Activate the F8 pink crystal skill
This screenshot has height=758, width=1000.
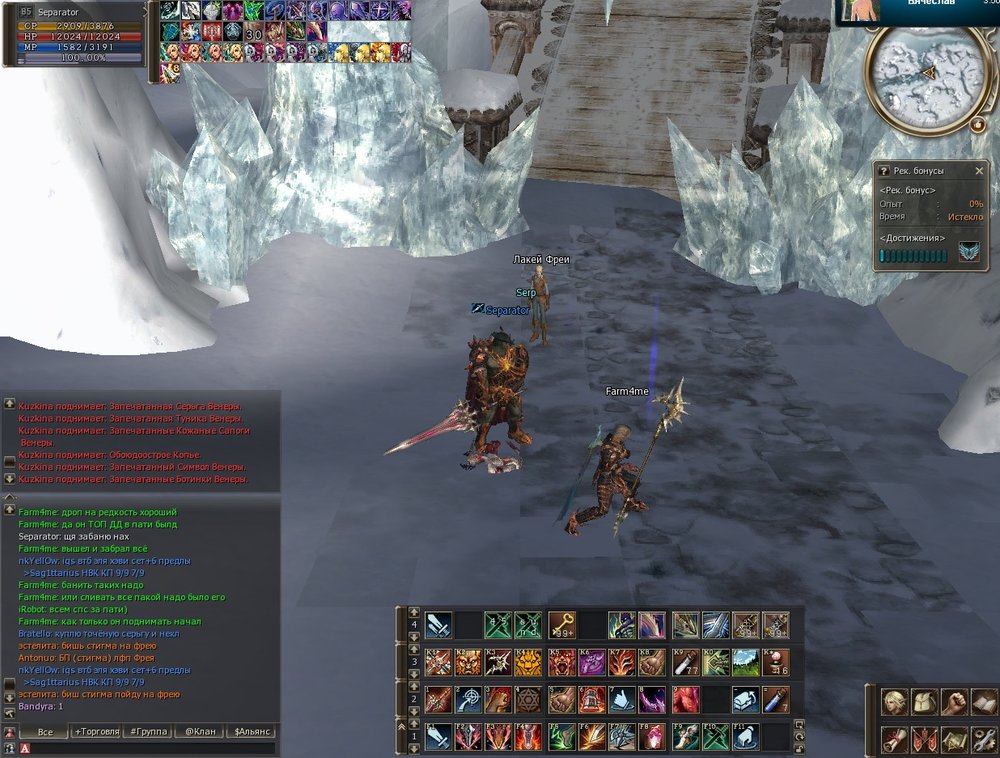(654, 736)
